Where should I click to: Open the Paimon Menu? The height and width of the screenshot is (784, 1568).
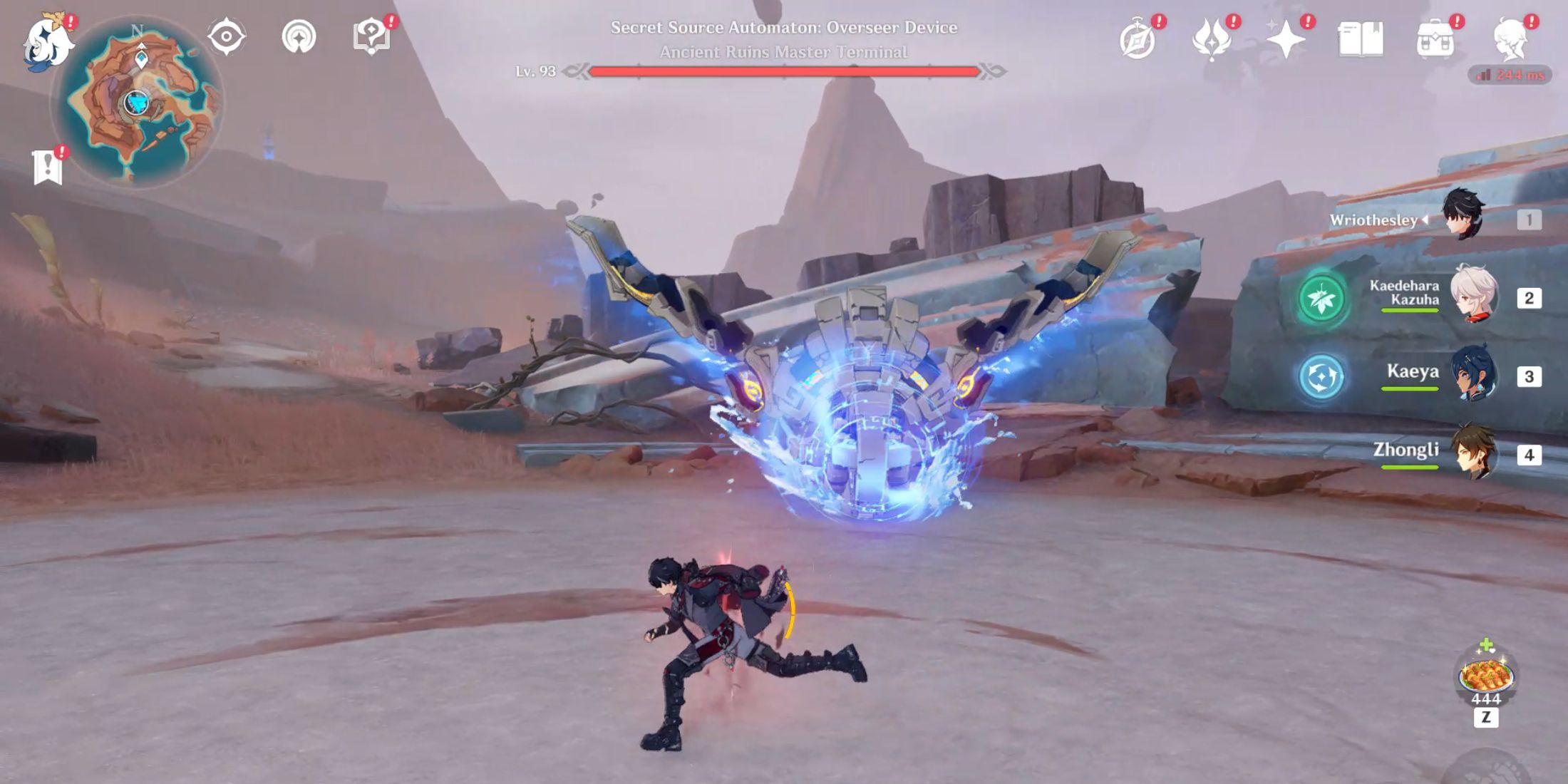[x=48, y=41]
